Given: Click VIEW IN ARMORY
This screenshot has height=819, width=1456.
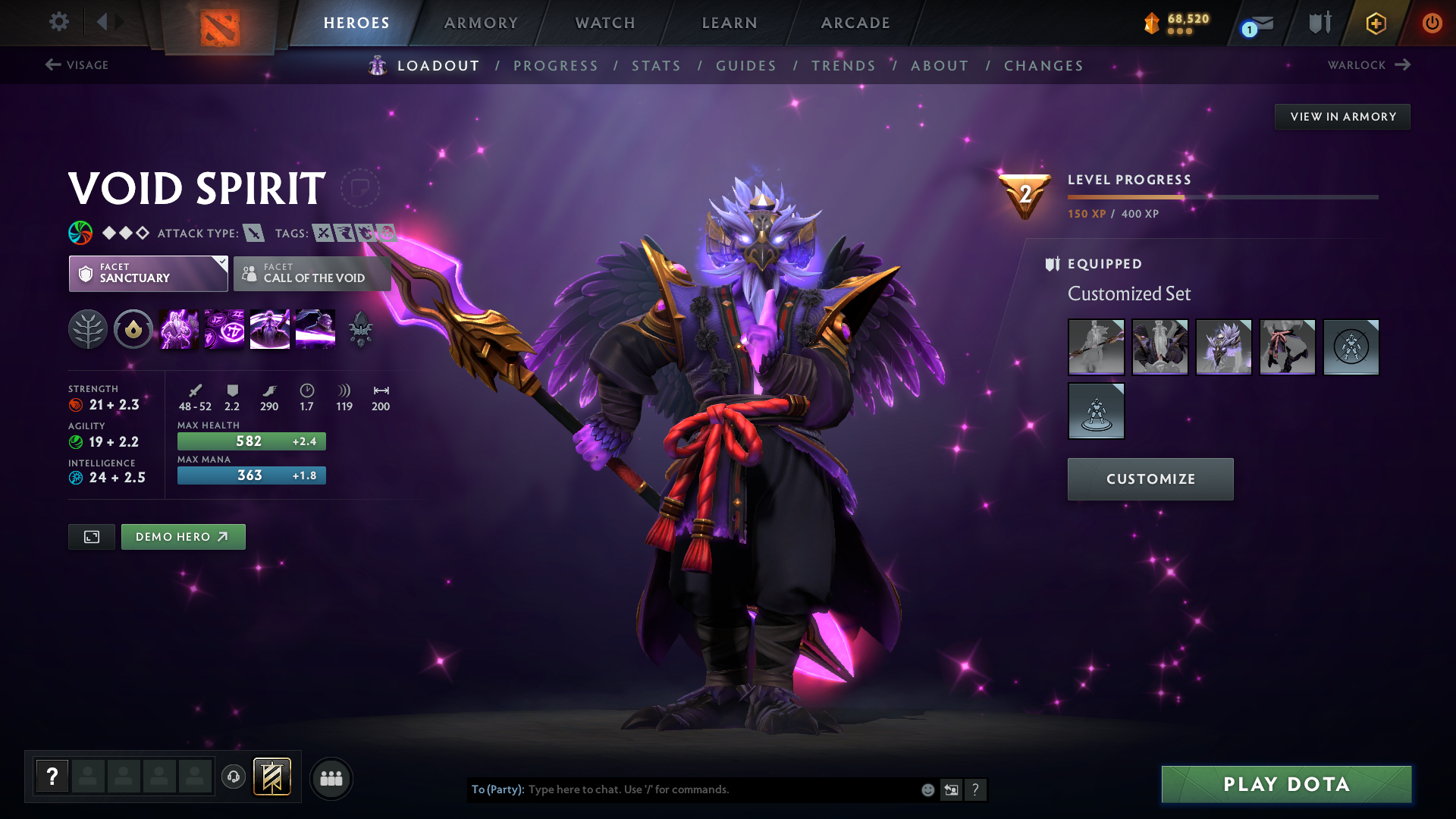Looking at the screenshot, I should [x=1341, y=116].
